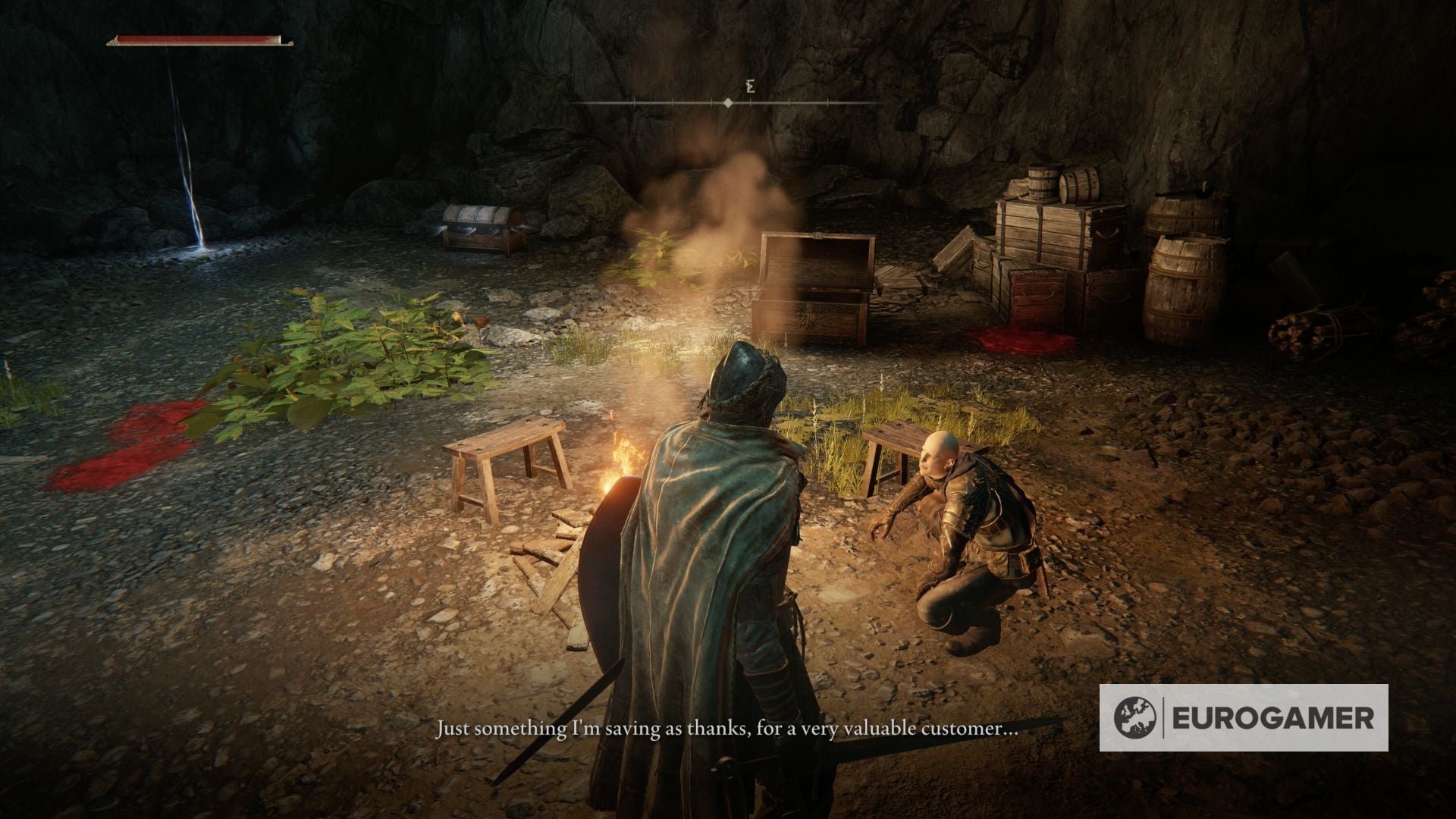Select the closed chest near the cave wall
1456x819 pixels.
[x=479, y=227]
